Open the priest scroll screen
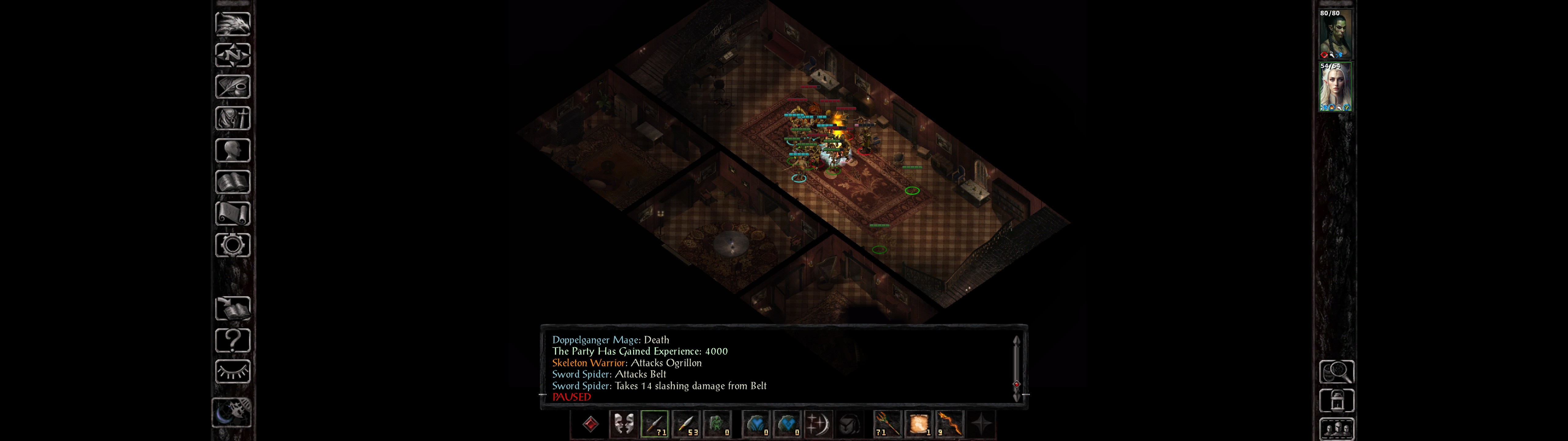Viewport: 1568px width, 441px height. 232,213
